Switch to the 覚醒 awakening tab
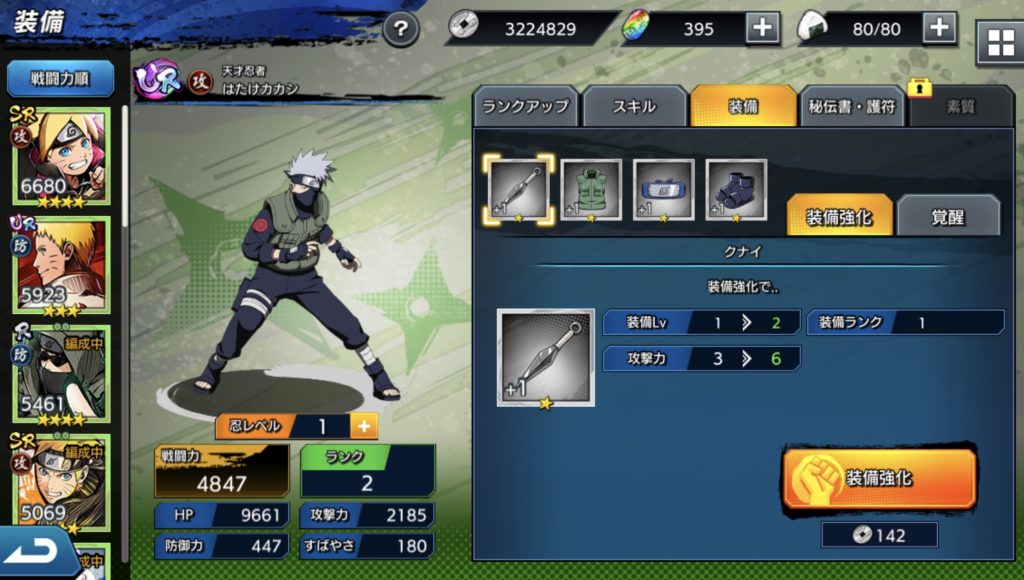Screen dimensions: 1024x580 pos(948,216)
